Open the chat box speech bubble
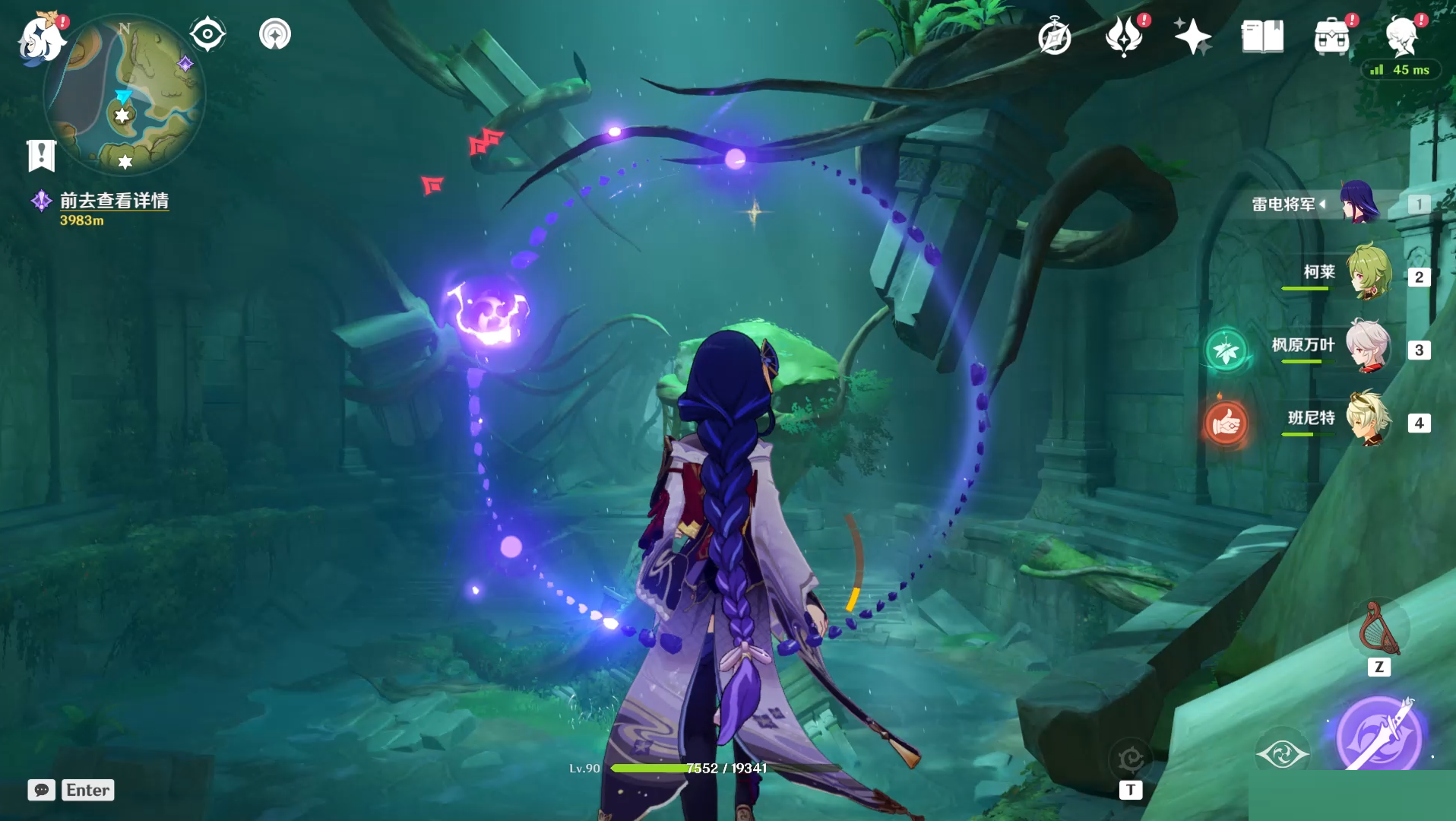Screen dimensions: 1456x821 coord(42,790)
